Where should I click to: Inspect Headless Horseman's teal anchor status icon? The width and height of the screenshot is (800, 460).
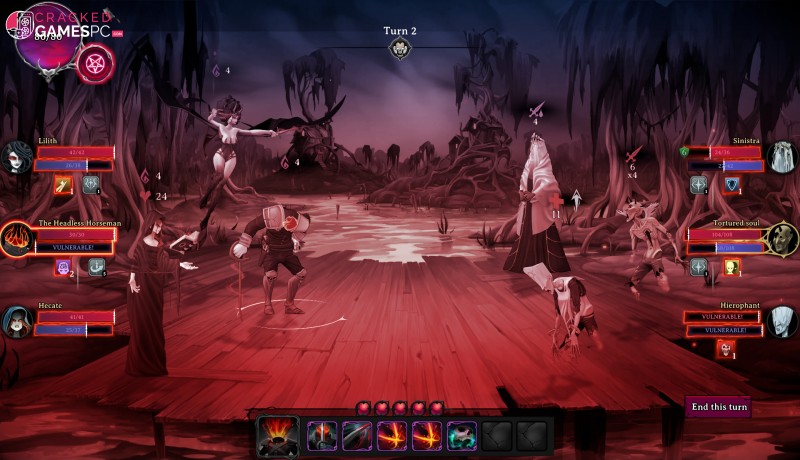(96, 267)
